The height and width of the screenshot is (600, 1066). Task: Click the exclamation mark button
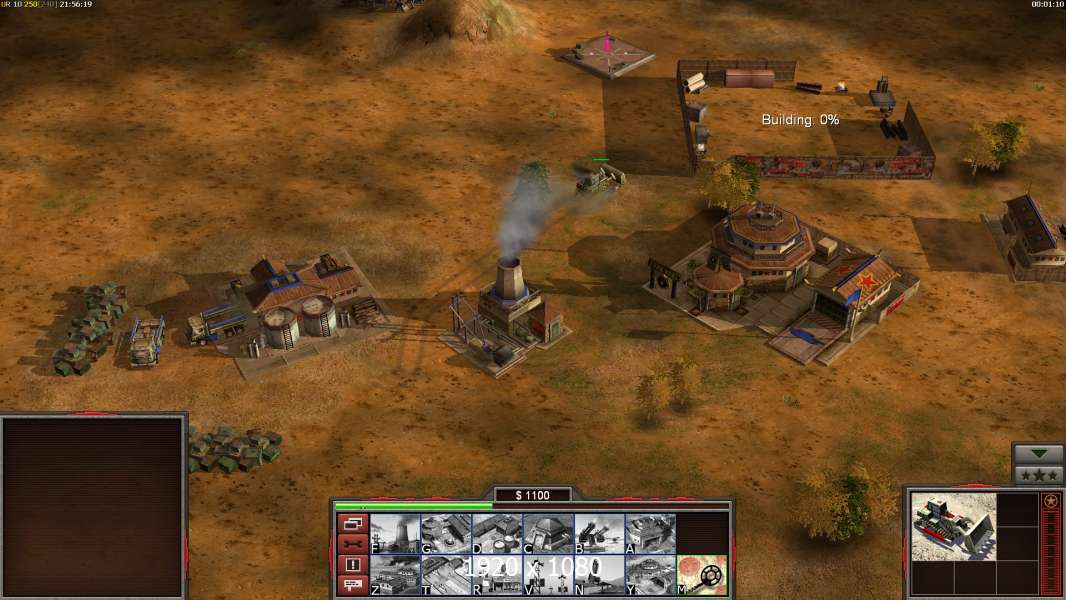(x=352, y=565)
